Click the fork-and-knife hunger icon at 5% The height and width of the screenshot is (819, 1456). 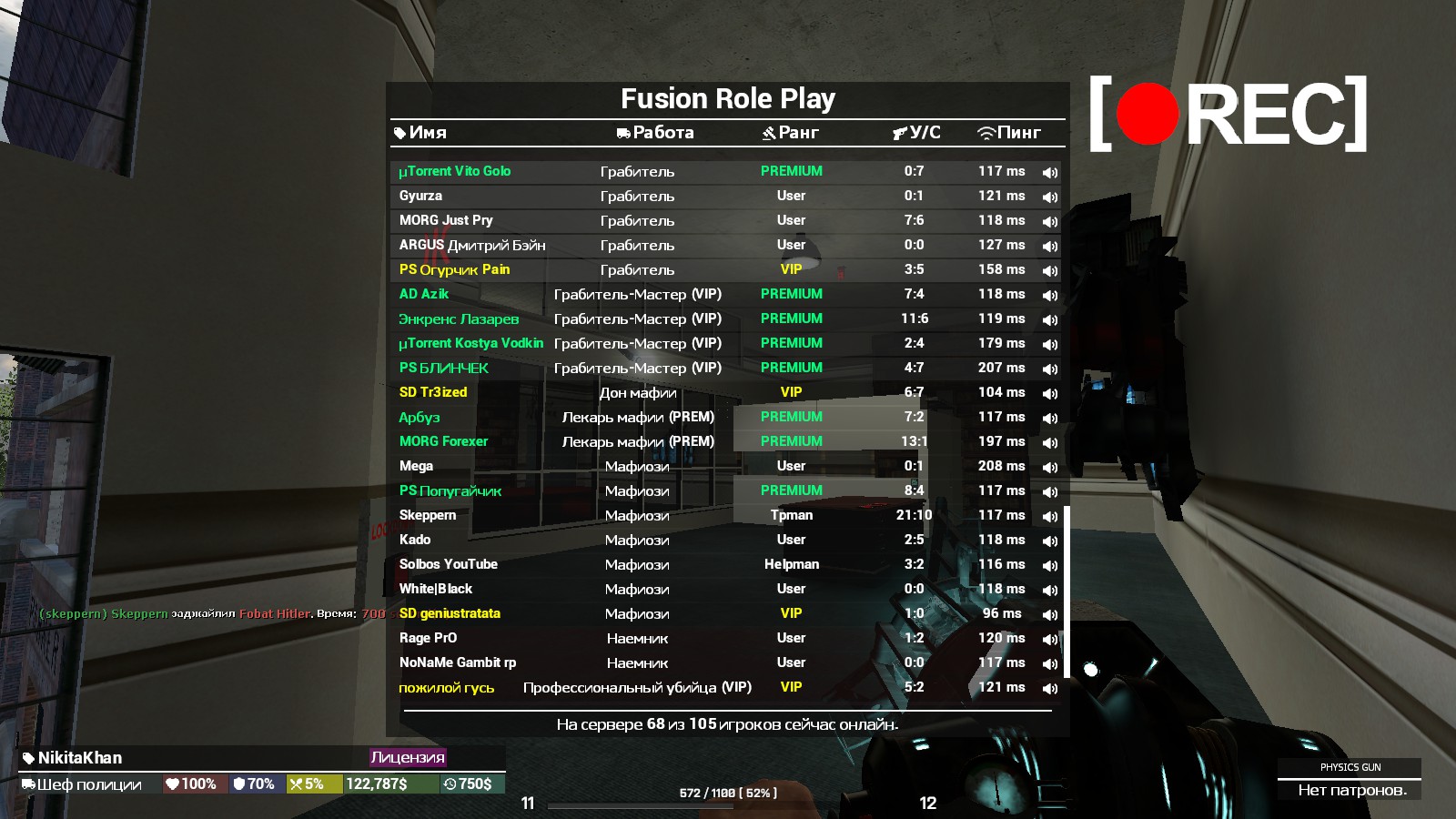tap(298, 783)
